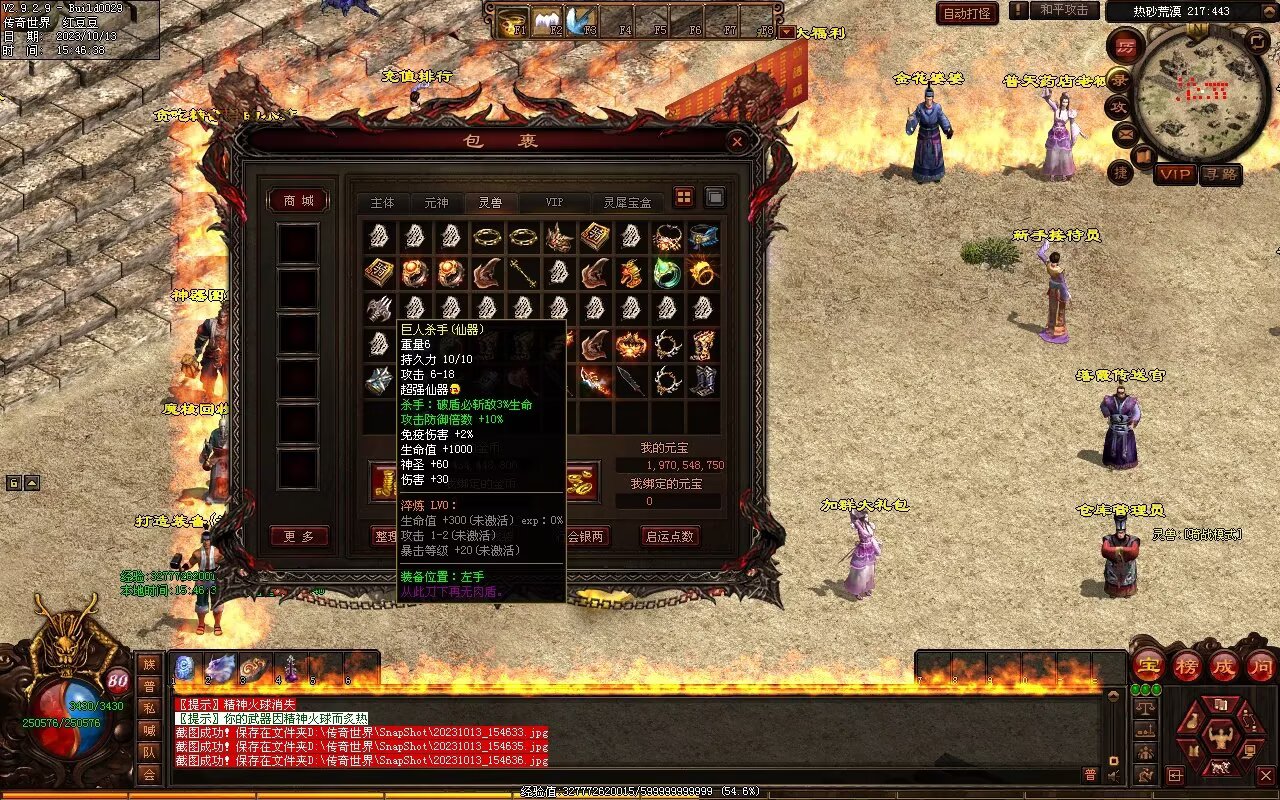
Task: Select the blue treasure chest item
Action: pos(703,237)
